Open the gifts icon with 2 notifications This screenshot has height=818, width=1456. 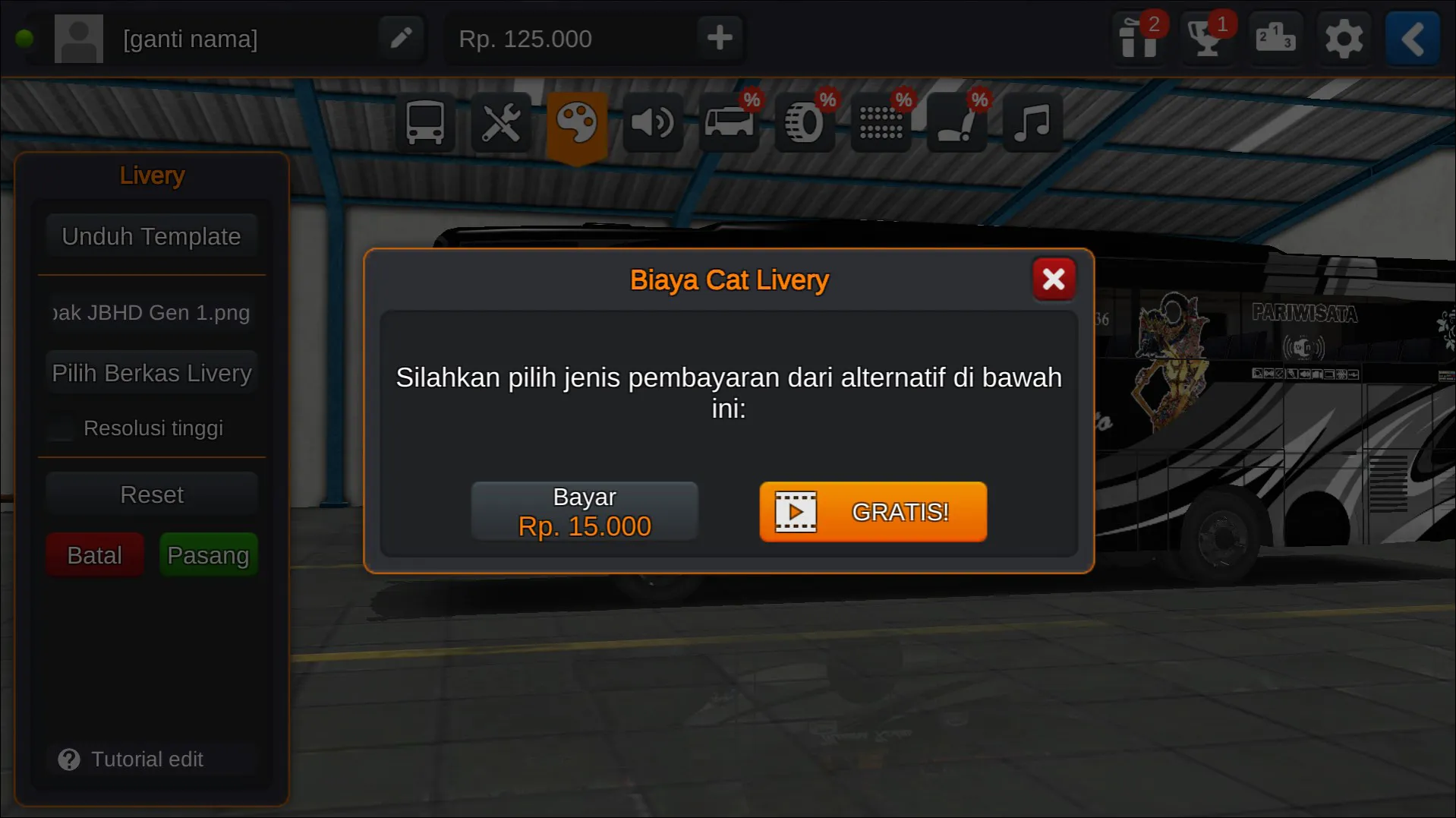[1139, 39]
